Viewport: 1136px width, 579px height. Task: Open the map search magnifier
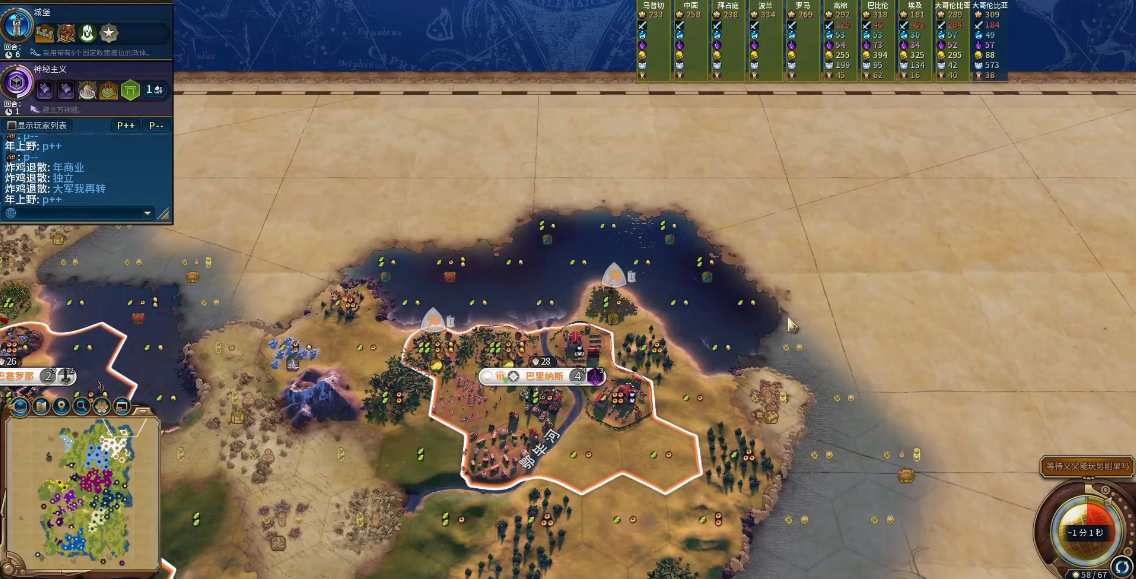[x=81, y=406]
